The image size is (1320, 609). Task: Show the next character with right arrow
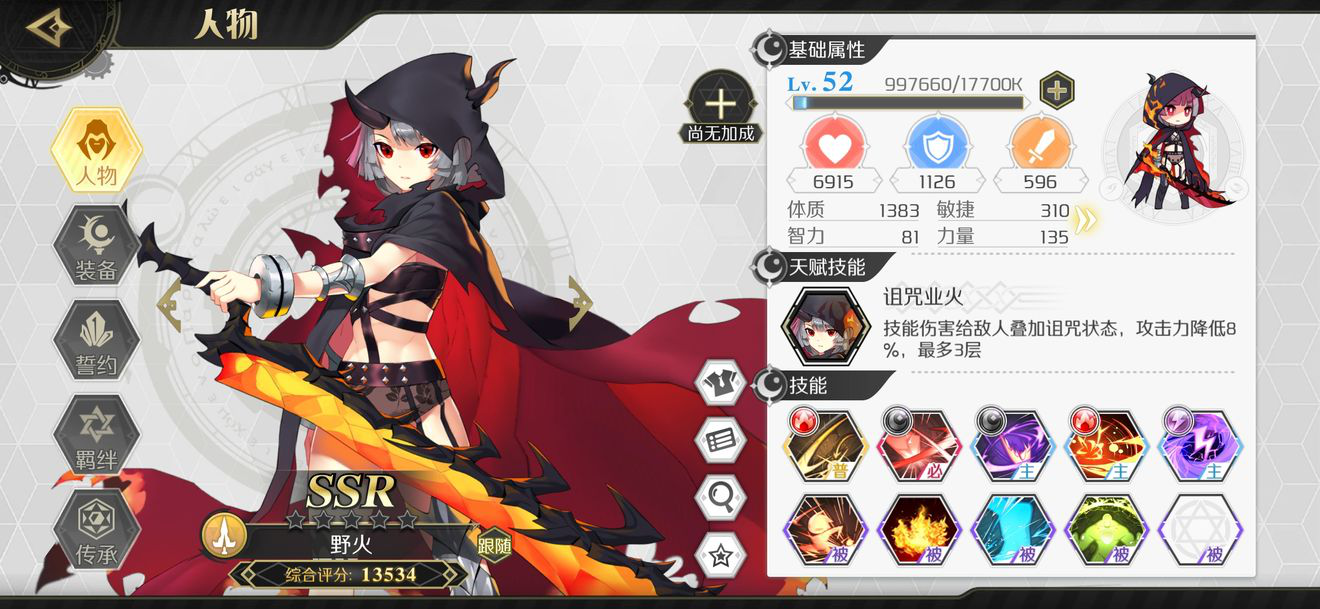pos(580,304)
